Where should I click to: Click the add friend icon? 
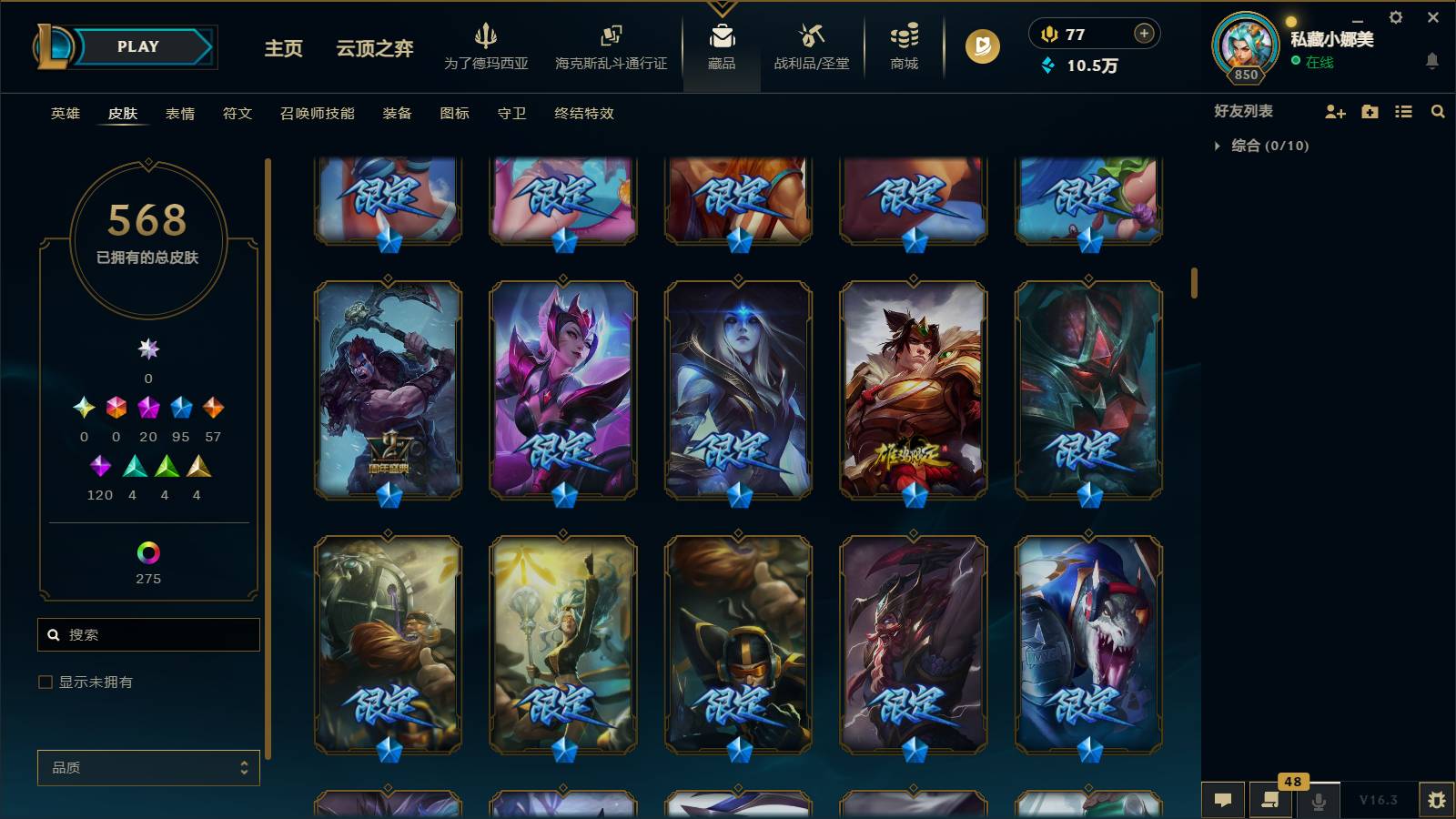[1334, 112]
